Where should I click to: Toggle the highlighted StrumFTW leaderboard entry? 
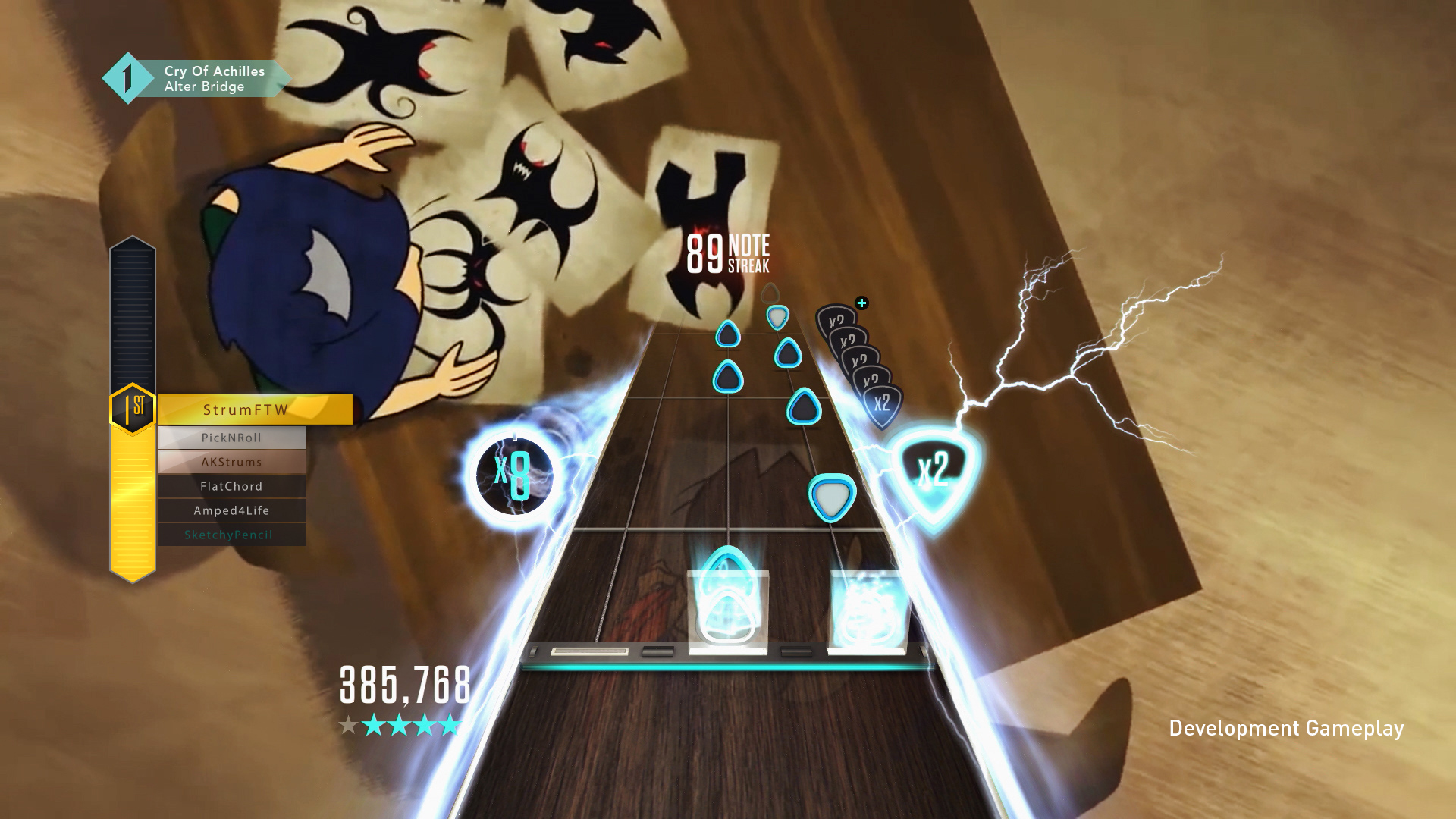pyautogui.click(x=256, y=409)
